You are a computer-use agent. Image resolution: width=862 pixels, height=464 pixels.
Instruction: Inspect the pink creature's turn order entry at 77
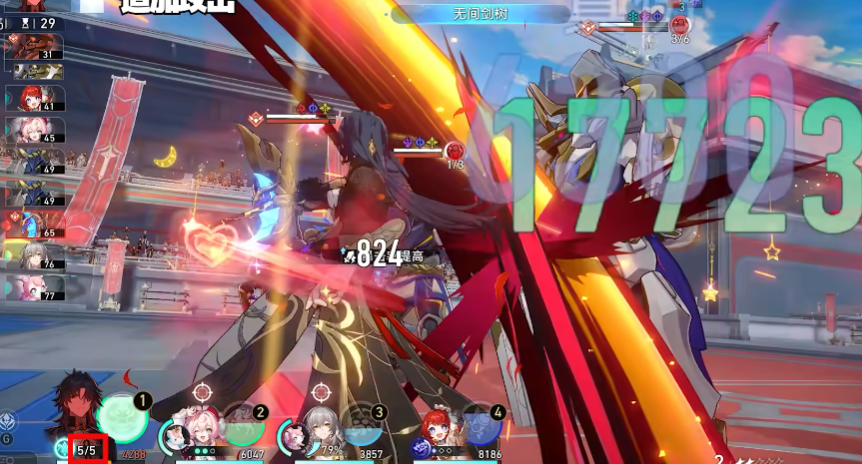pos(35,288)
